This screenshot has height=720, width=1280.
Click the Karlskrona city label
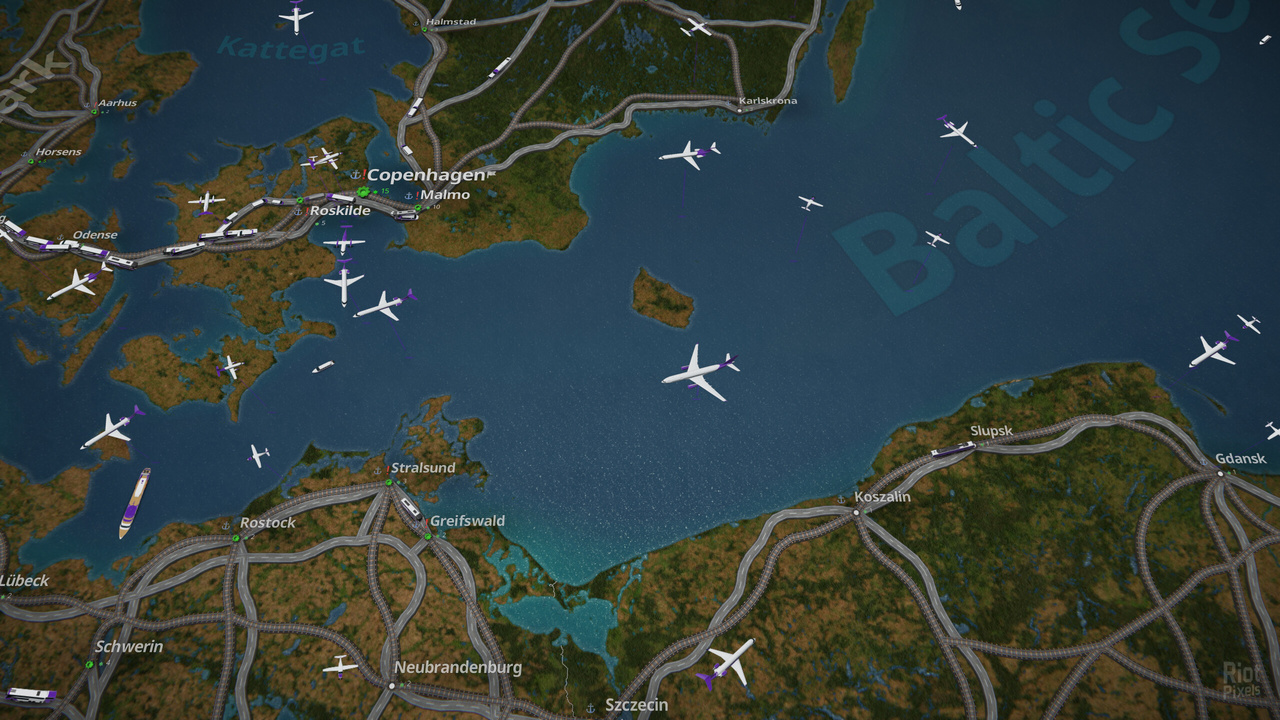[x=767, y=101]
